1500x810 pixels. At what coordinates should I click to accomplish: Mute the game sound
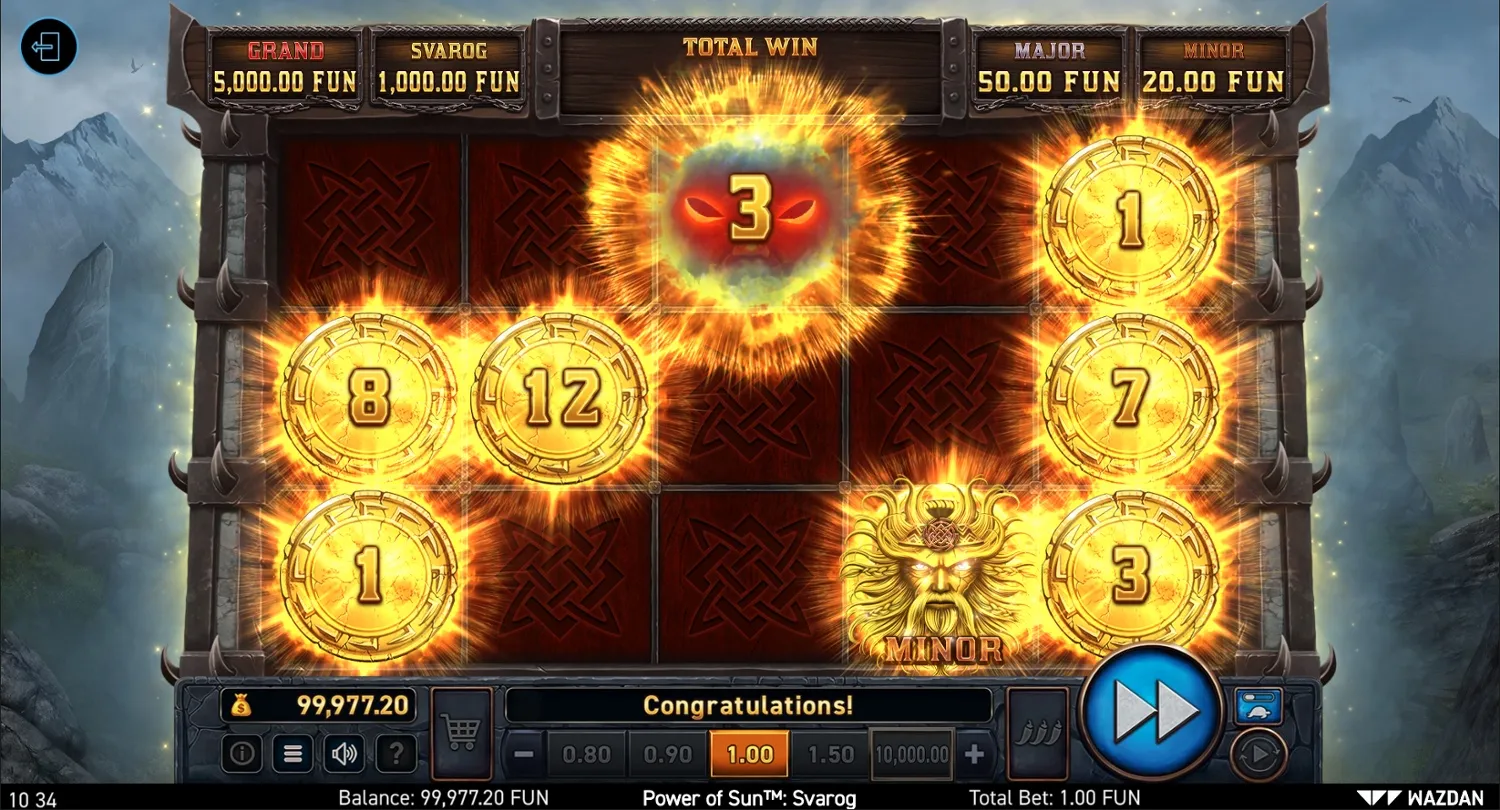coord(345,754)
